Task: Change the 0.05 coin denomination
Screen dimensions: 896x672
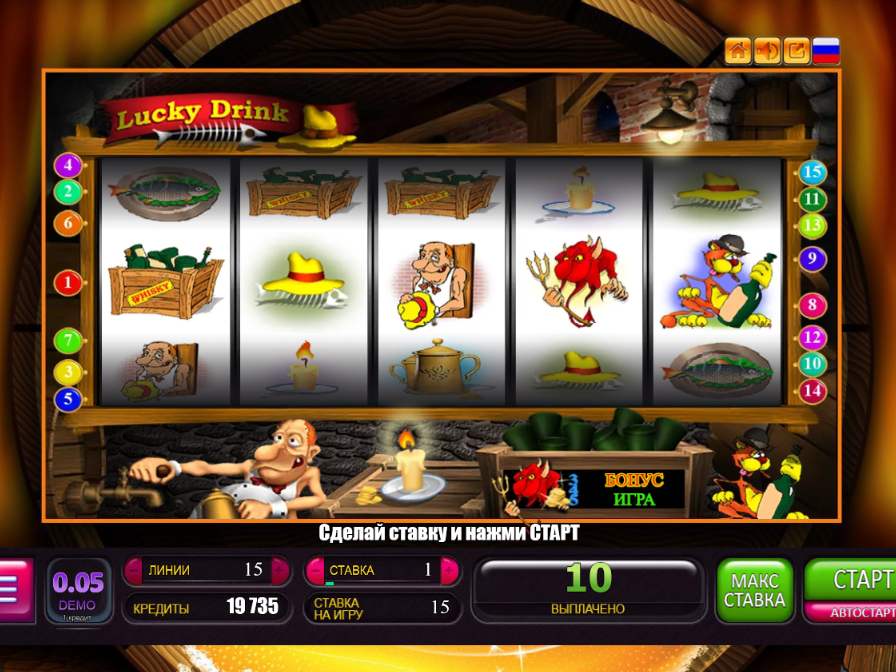Action: point(79,589)
